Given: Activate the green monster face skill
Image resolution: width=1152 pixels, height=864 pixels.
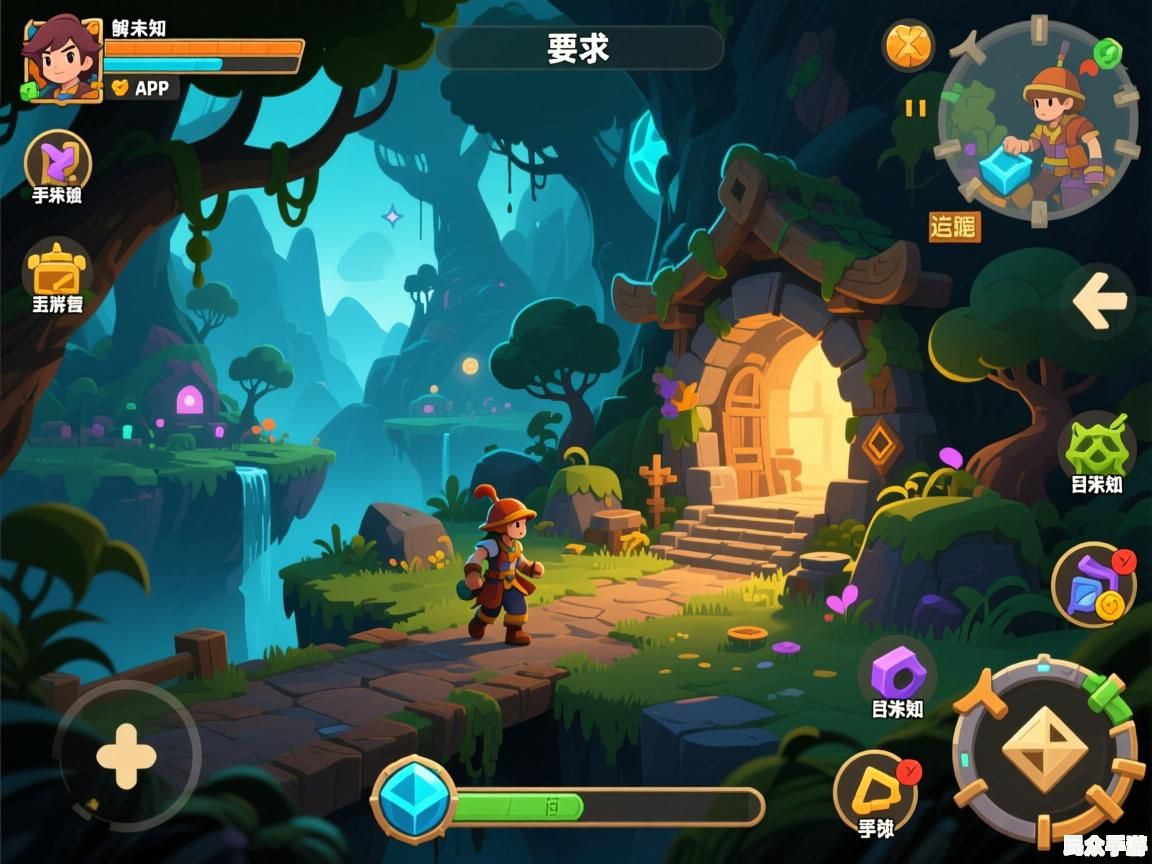Looking at the screenshot, I should (x=1096, y=447).
